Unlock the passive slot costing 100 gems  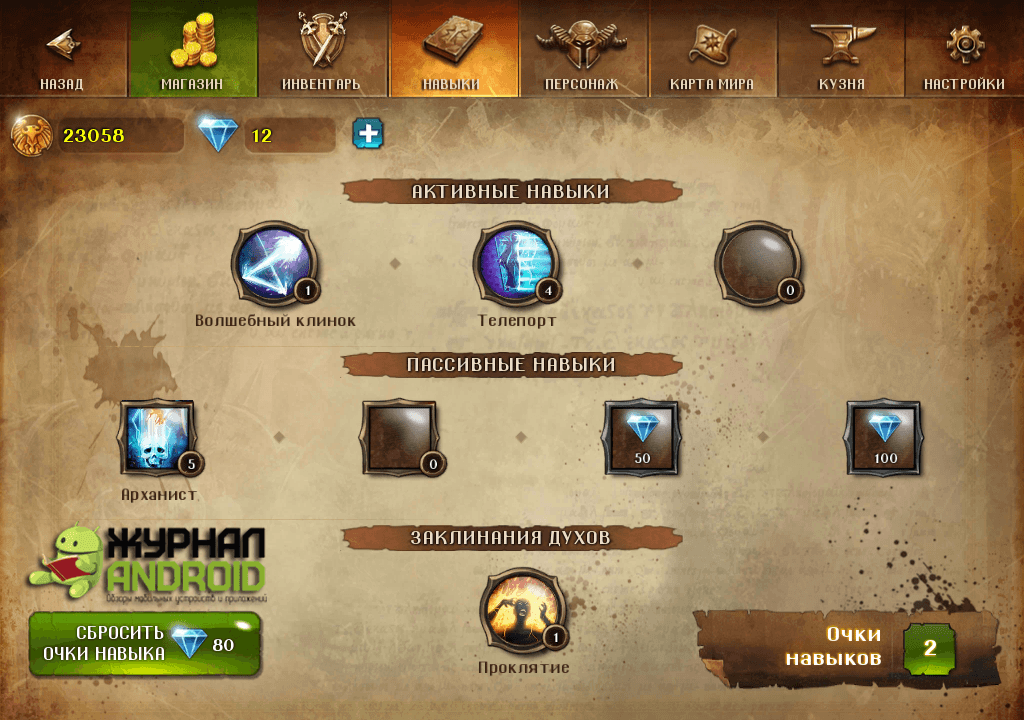click(884, 438)
